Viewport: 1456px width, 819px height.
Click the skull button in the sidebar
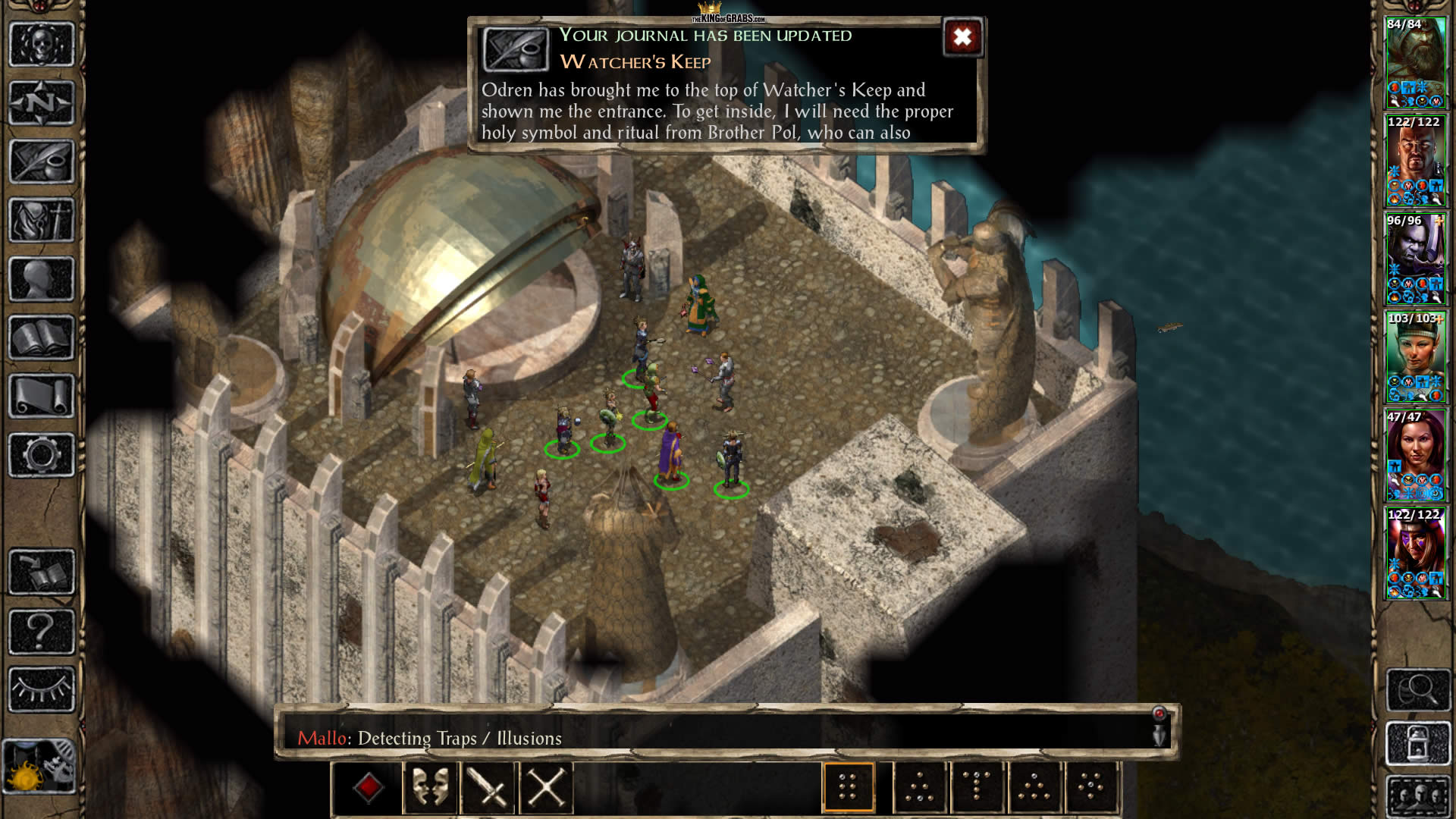pyautogui.click(x=42, y=44)
